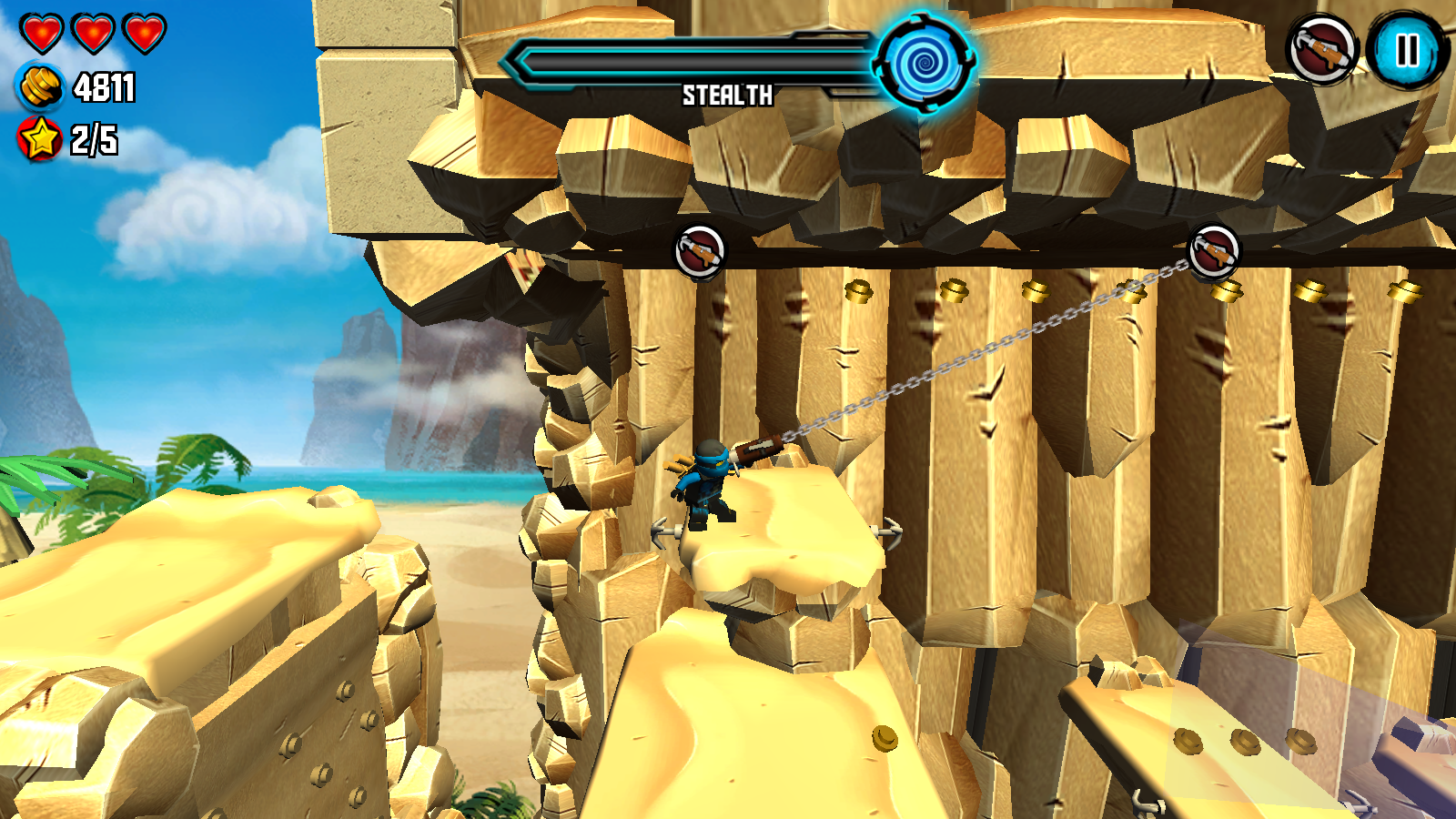Pause the game

[1407, 50]
